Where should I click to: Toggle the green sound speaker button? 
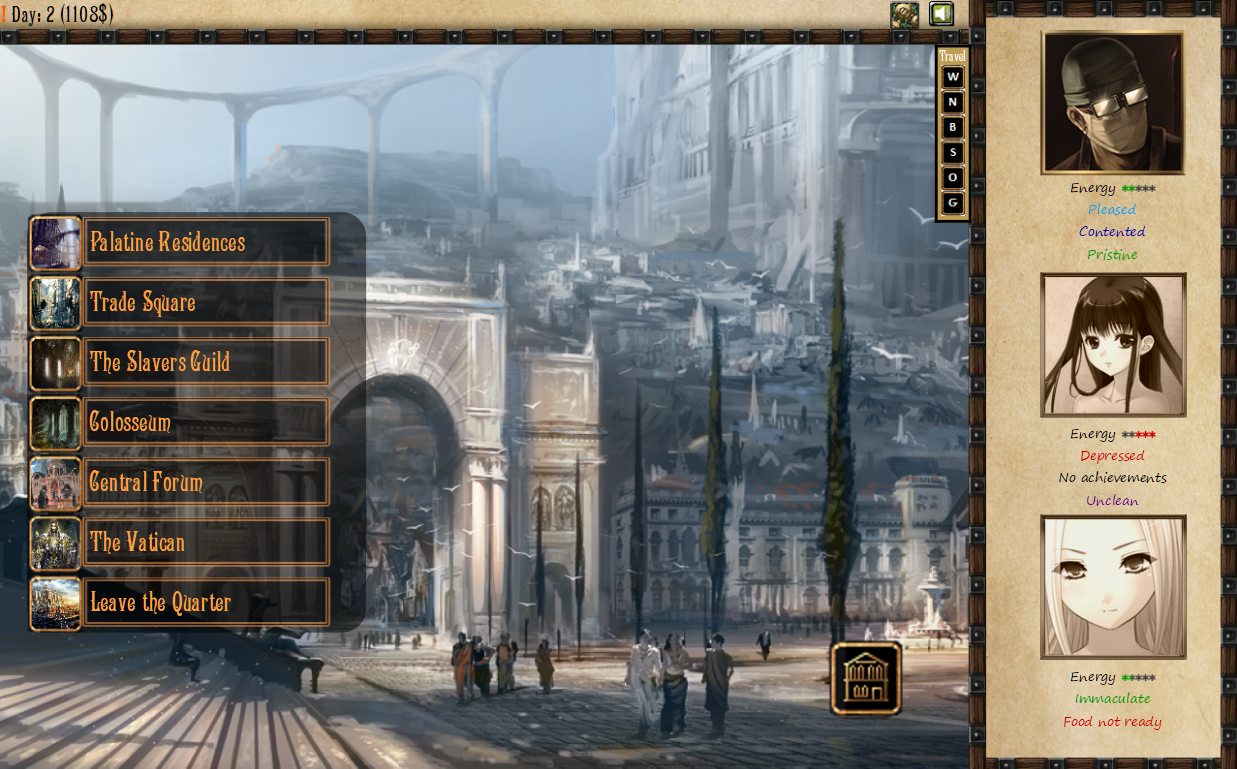pos(941,14)
